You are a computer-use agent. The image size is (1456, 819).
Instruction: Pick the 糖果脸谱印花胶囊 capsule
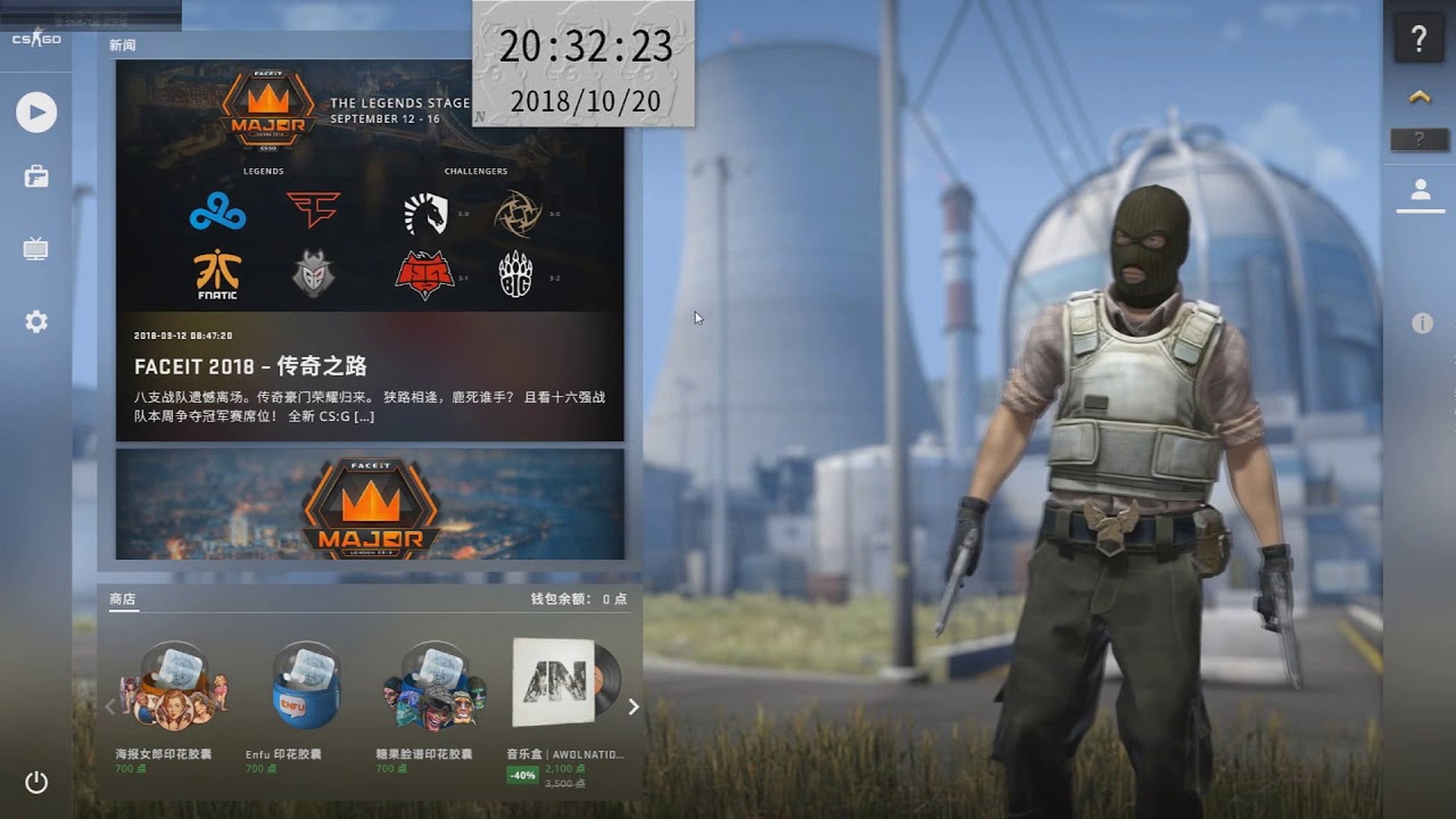click(435, 686)
